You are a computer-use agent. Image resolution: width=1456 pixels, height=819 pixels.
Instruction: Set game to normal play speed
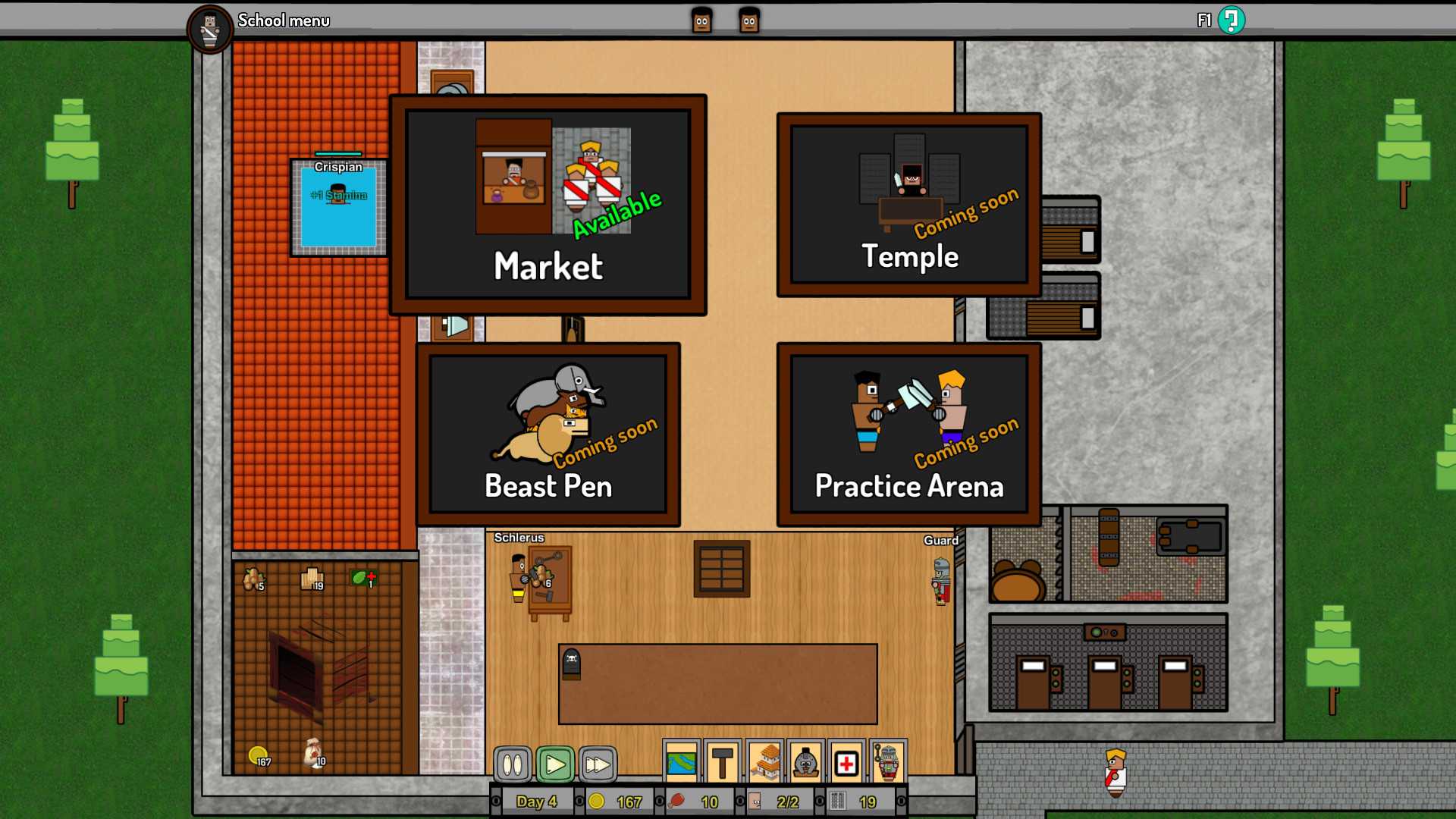point(555,764)
